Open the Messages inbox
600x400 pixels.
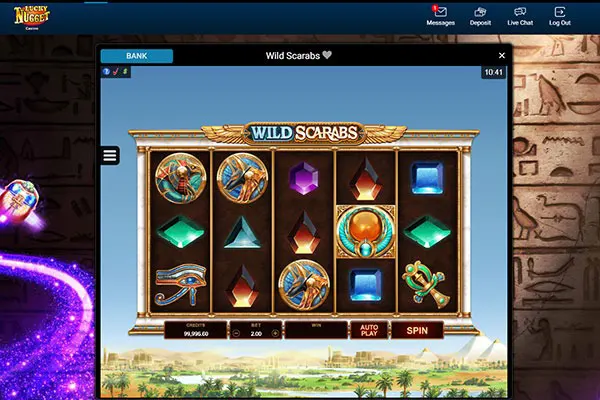coord(440,16)
